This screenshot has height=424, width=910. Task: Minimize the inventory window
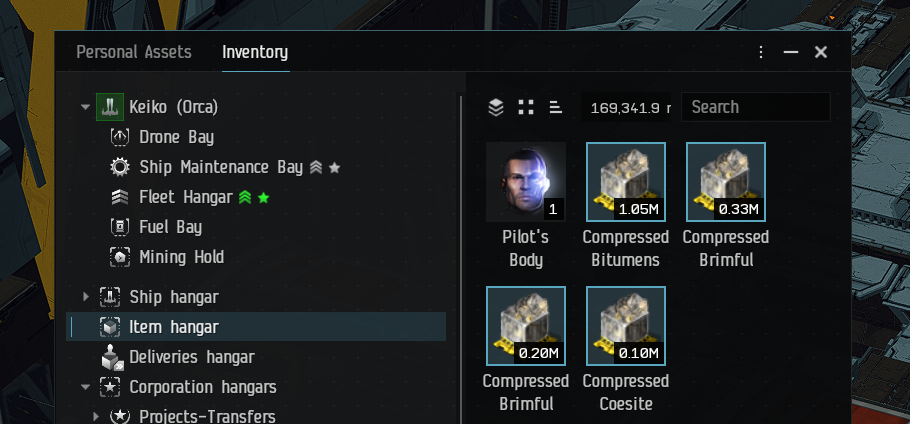(x=791, y=52)
